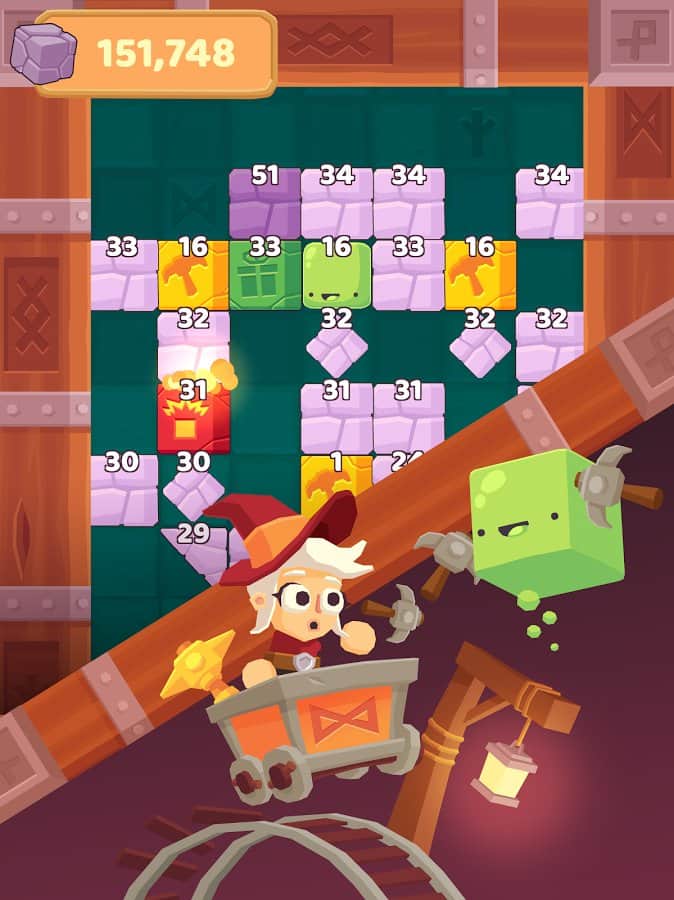Image resolution: width=674 pixels, height=900 pixels.
Task: Select the green gift box block
Action: (x=265, y=276)
